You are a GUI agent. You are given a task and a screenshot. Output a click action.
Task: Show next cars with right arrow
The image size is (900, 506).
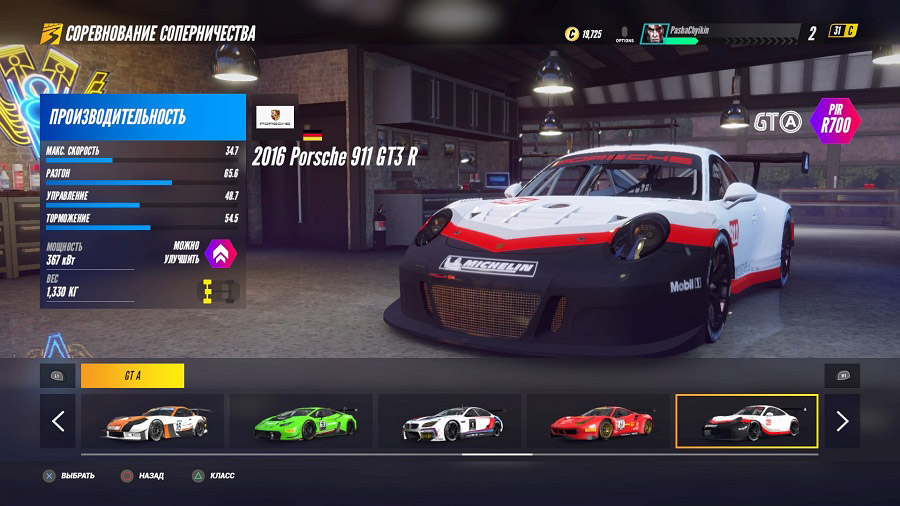[x=842, y=421]
